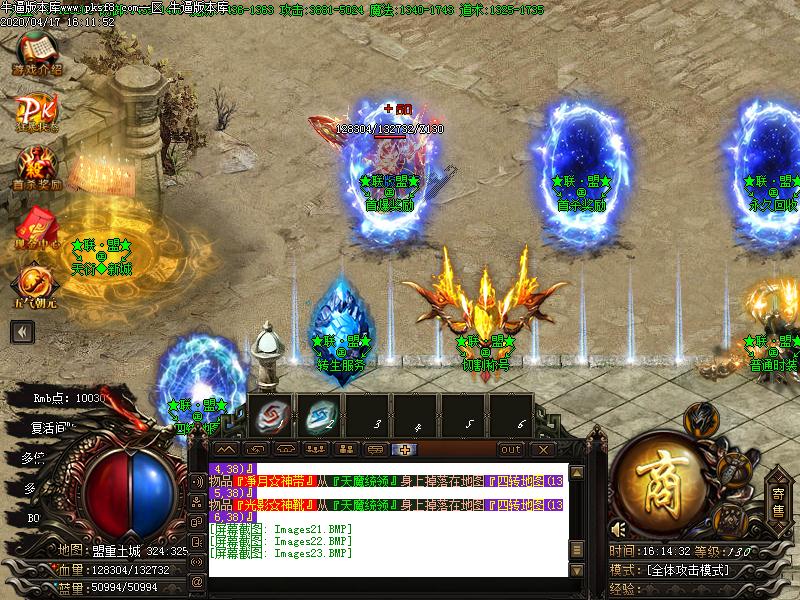Open the 五气朝元 golden orb icon
Image resolution: width=800 pixels, height=600 pixels.
click(38, 283)
